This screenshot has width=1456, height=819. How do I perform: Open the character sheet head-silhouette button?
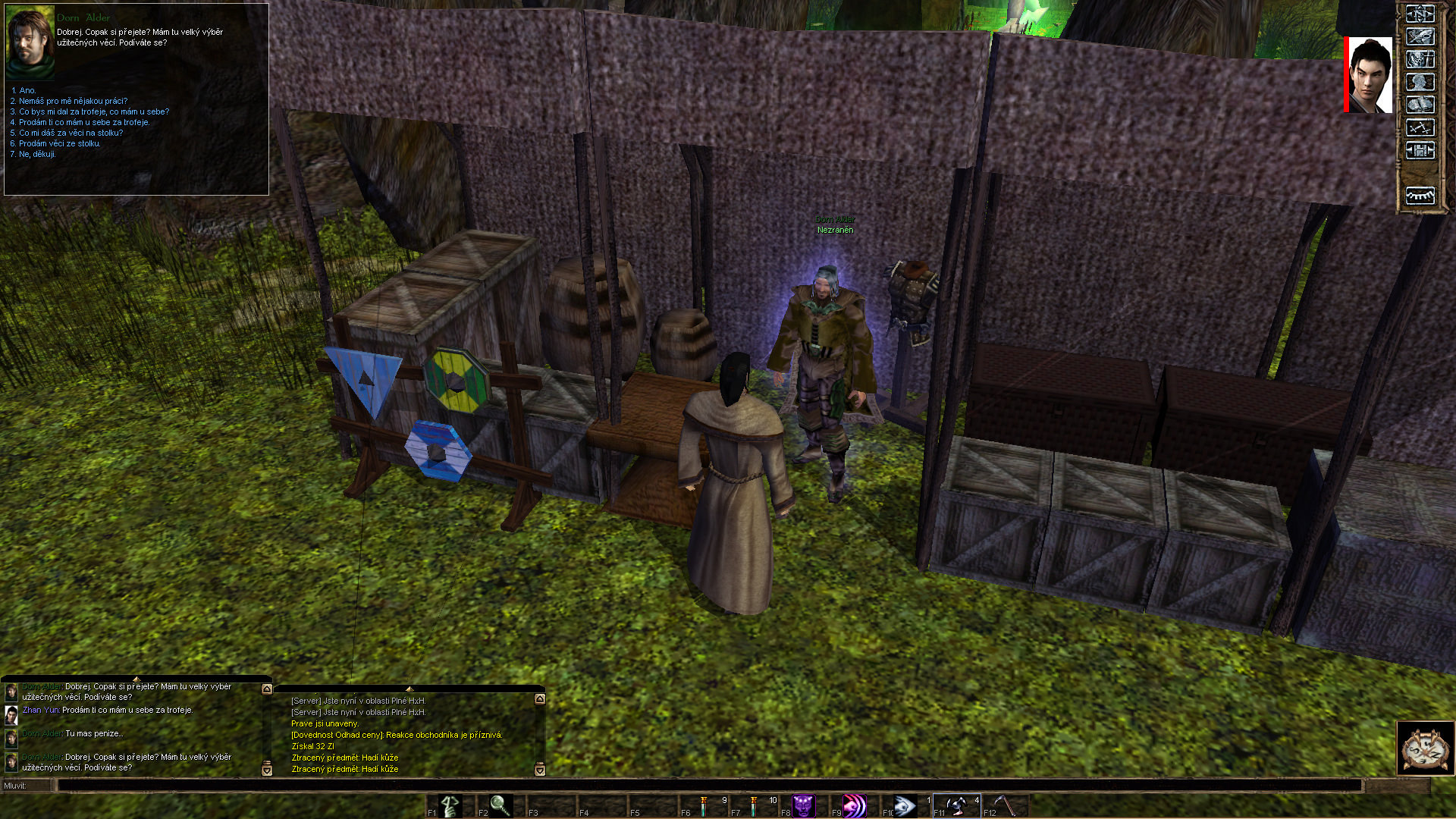(x=1420, y=82)
